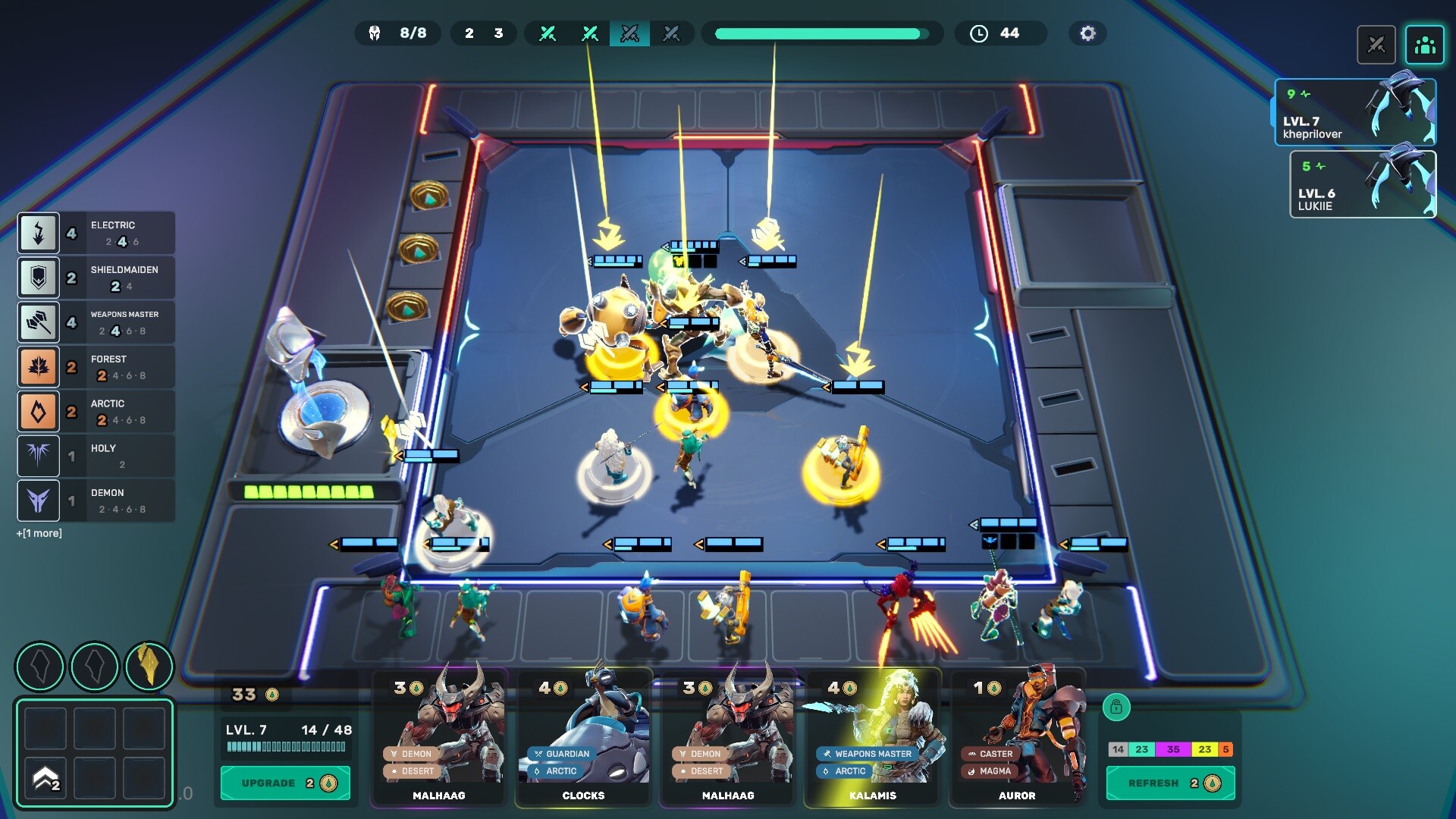Open the Shieldmaiden trait details
1456x819 pixels.
click(x=39, y=278)
